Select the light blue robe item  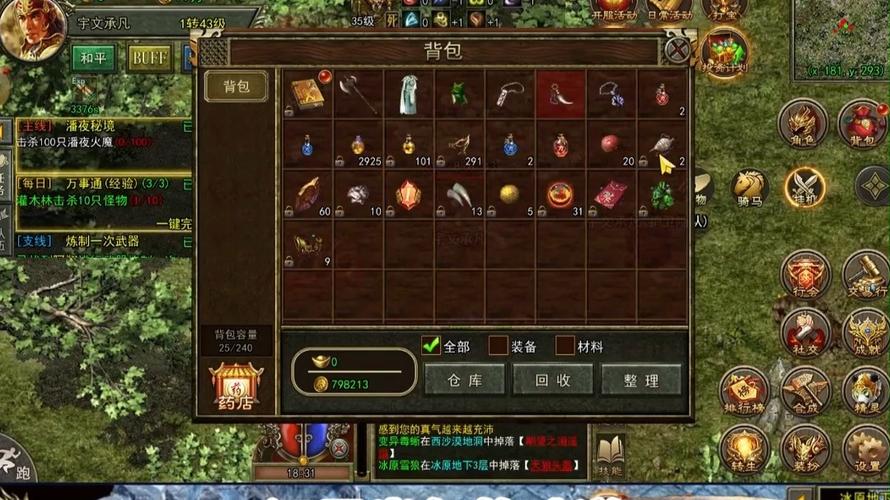[x=408, y=93]
